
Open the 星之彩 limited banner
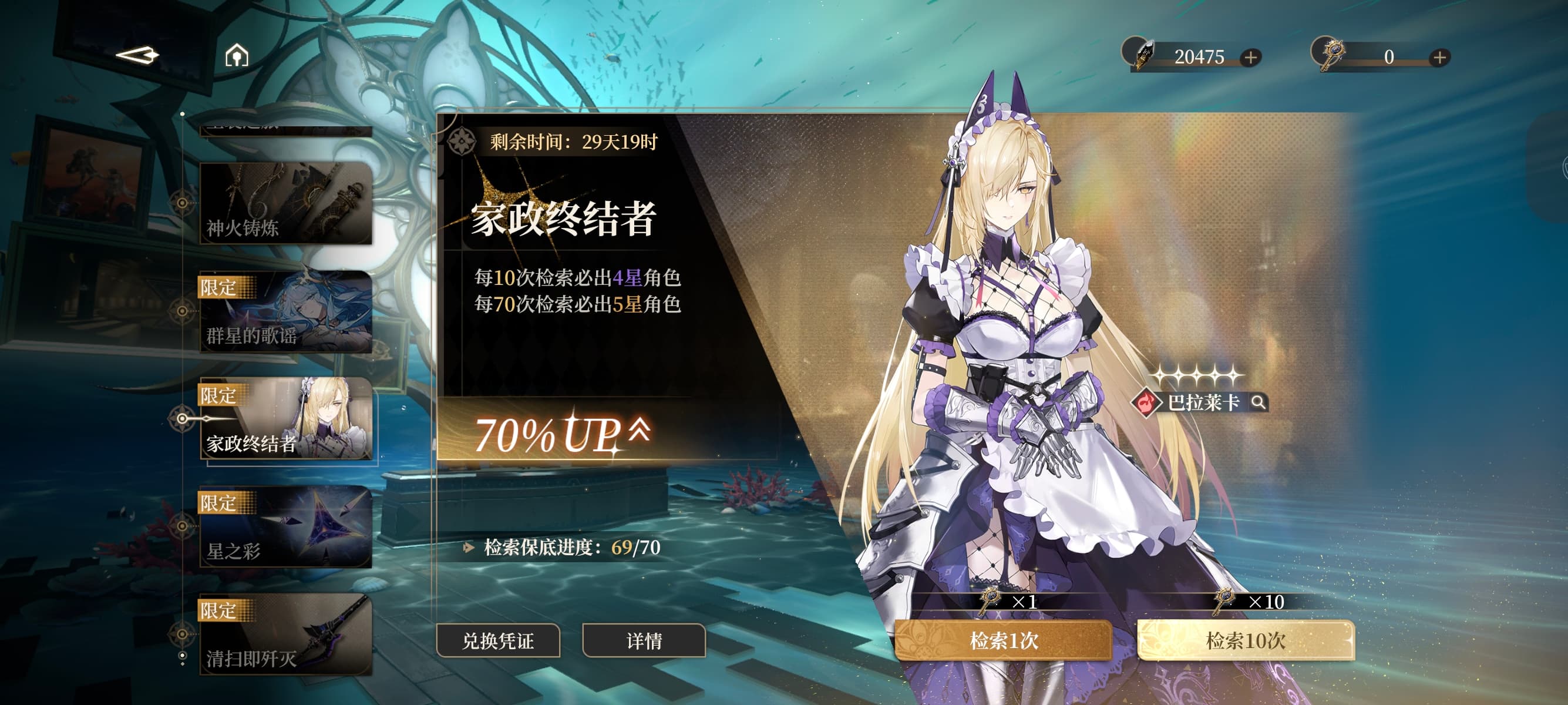click(285, 527)
